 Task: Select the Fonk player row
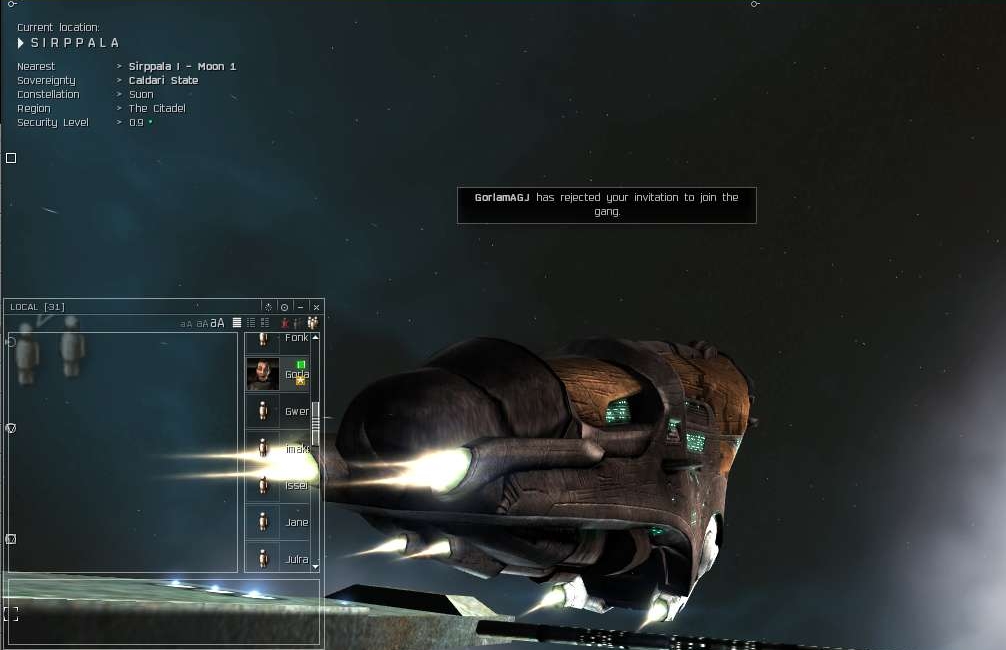[280, 338]
